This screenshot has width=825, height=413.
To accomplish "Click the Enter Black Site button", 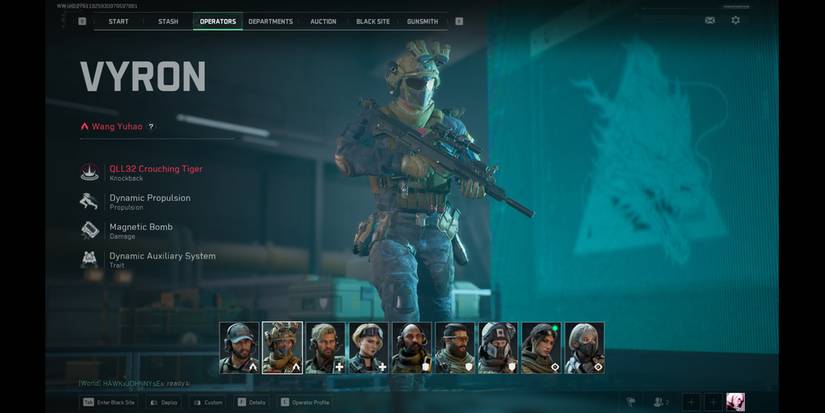I will (109, 402).
